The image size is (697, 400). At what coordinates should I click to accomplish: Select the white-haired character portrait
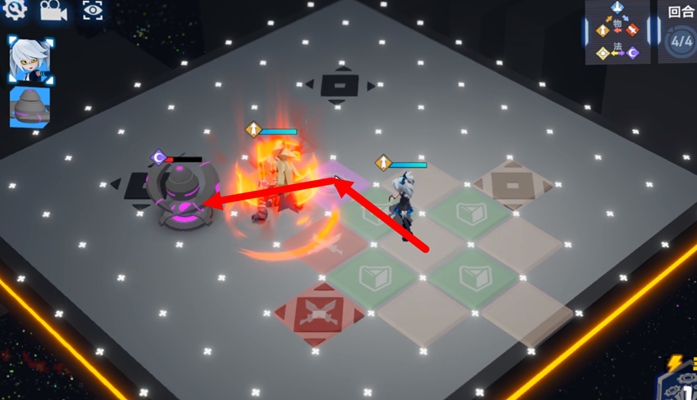click(29, 60)
